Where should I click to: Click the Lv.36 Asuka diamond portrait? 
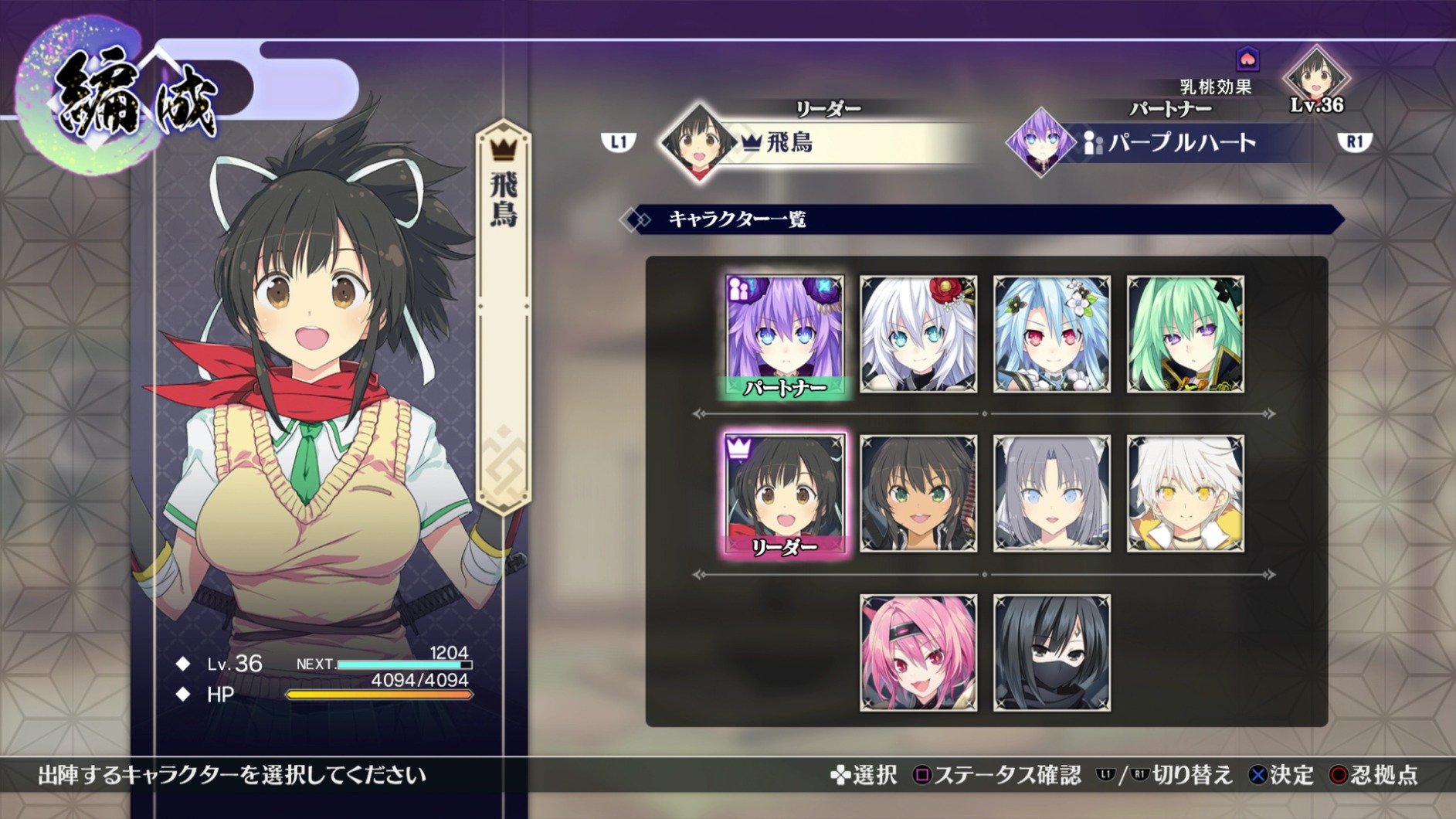click(1316, 77)
